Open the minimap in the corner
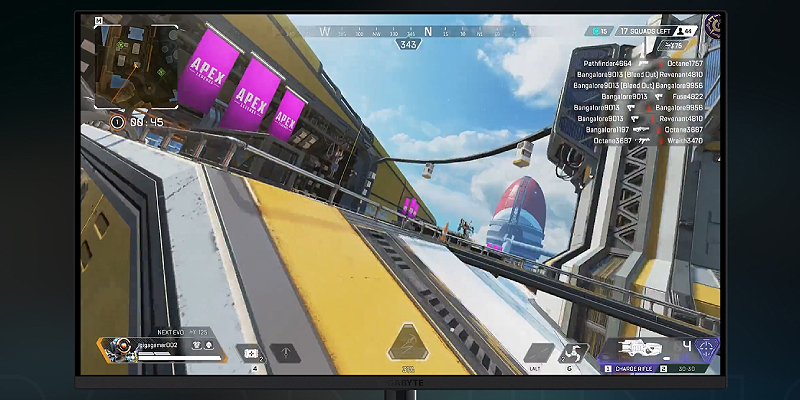Screen dimensions: 800x400 (x=137, y=64)
